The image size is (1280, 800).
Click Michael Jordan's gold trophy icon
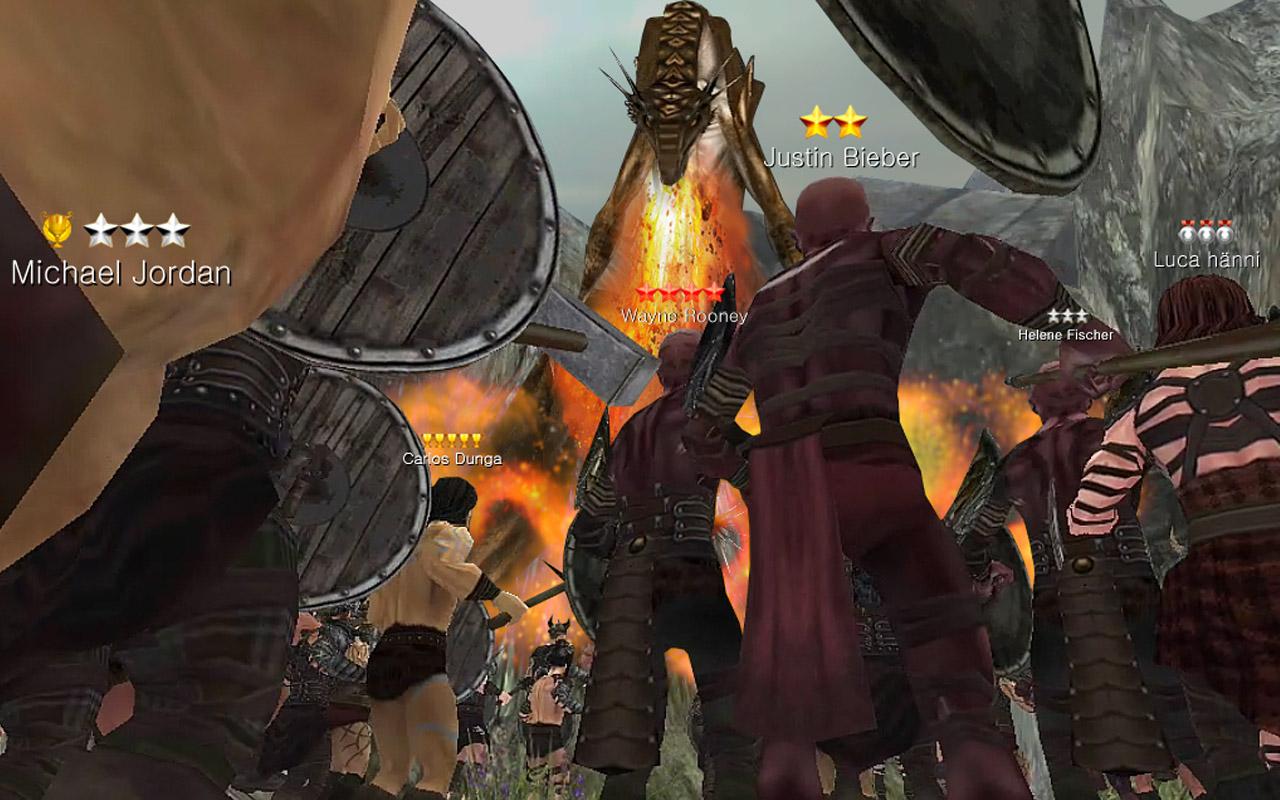click(x=57, y=228)
